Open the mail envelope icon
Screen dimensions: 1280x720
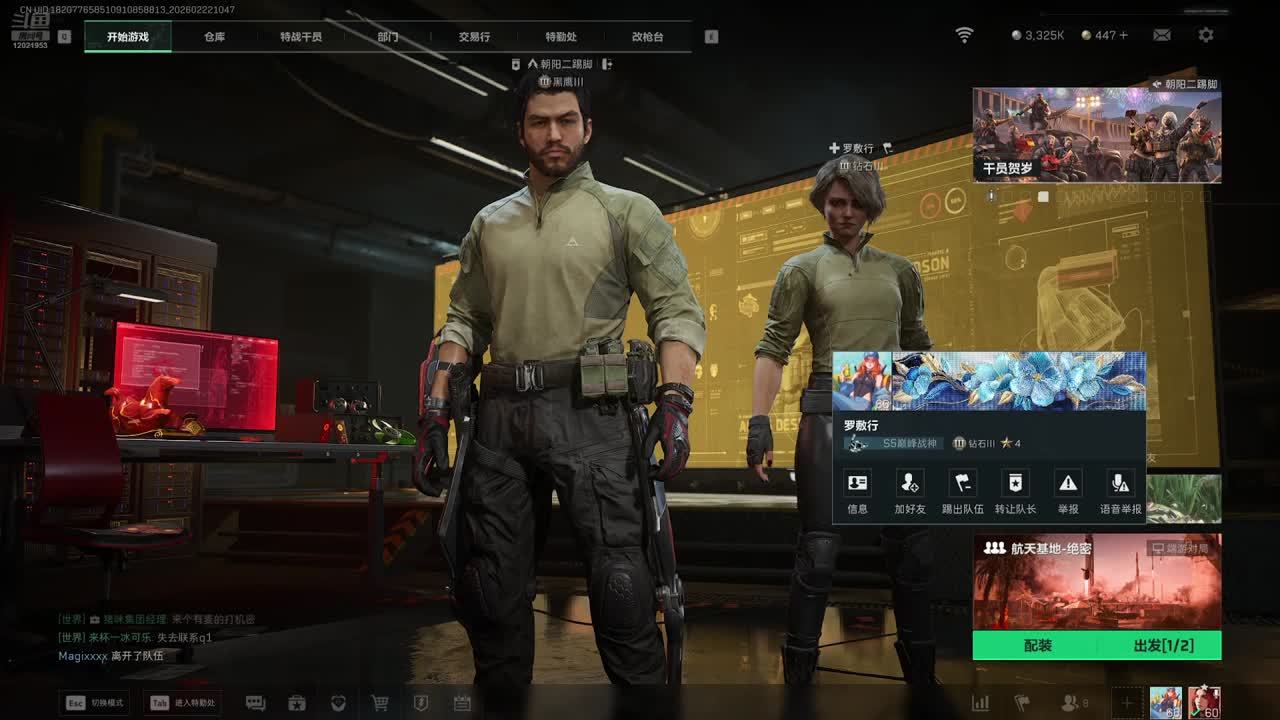(1162, 35)
